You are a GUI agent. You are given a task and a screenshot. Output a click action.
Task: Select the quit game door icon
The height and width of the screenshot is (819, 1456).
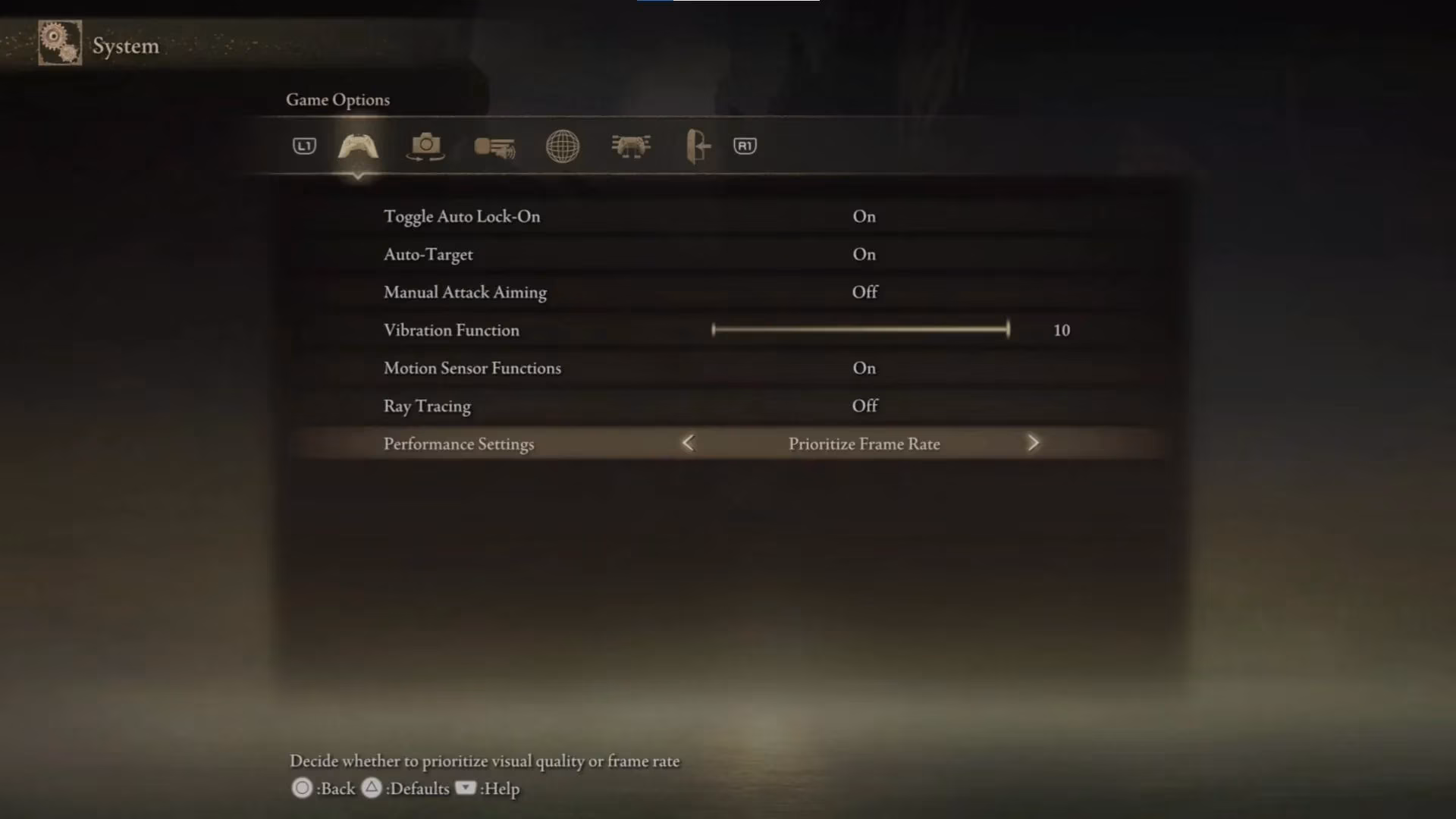pos(697,146)
